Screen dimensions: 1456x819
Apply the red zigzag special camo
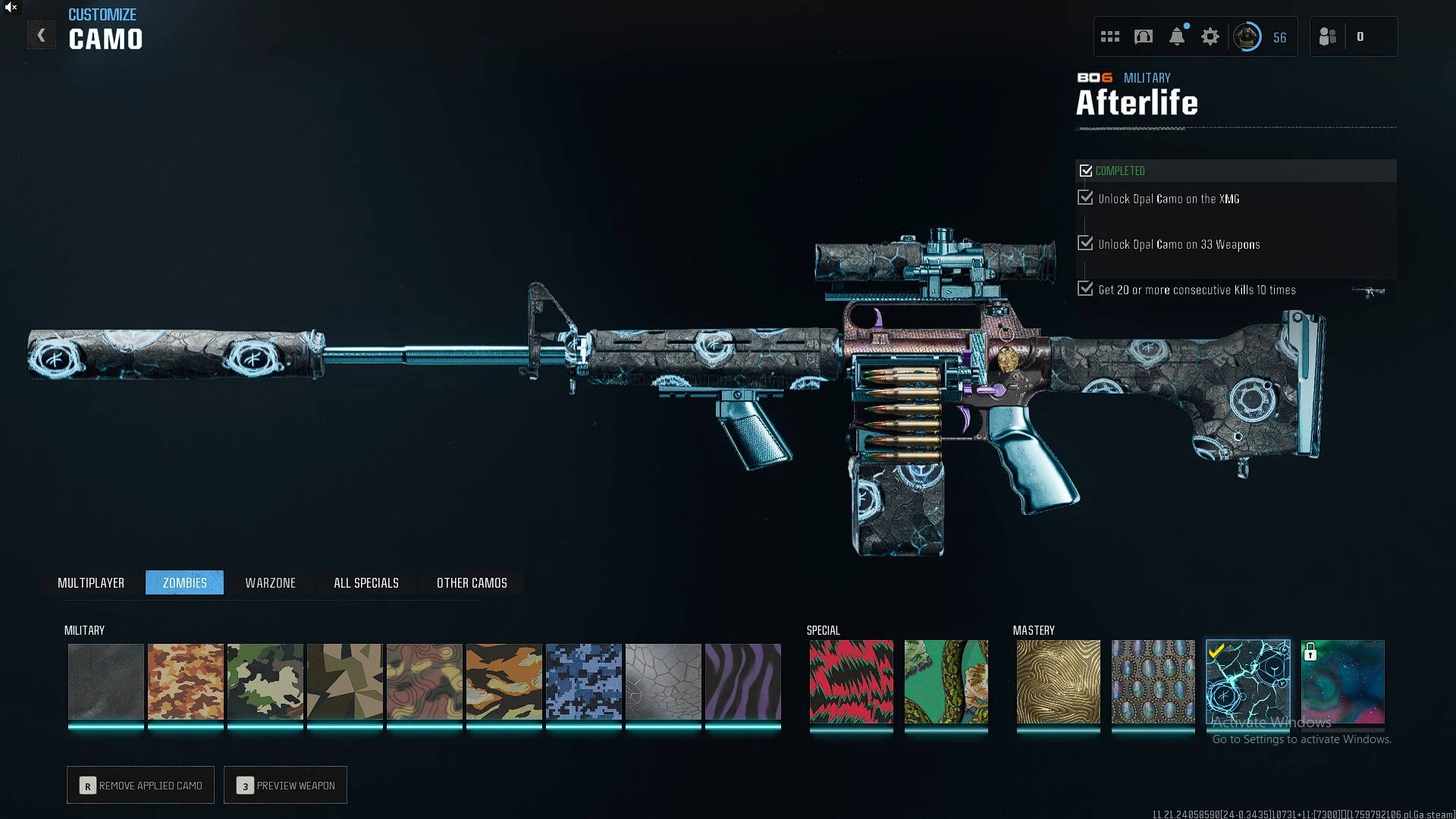[x=852, y=681]
